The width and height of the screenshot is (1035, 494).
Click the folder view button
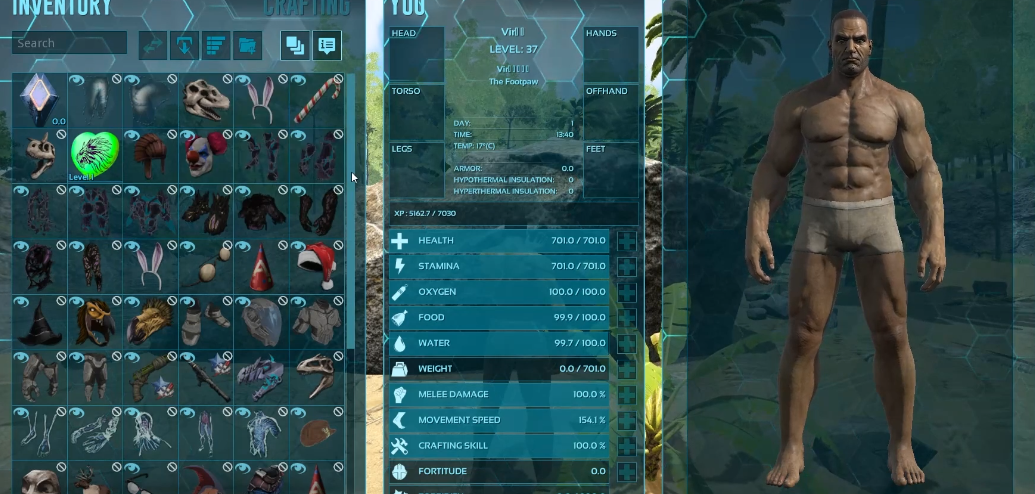tap(247, 45)
